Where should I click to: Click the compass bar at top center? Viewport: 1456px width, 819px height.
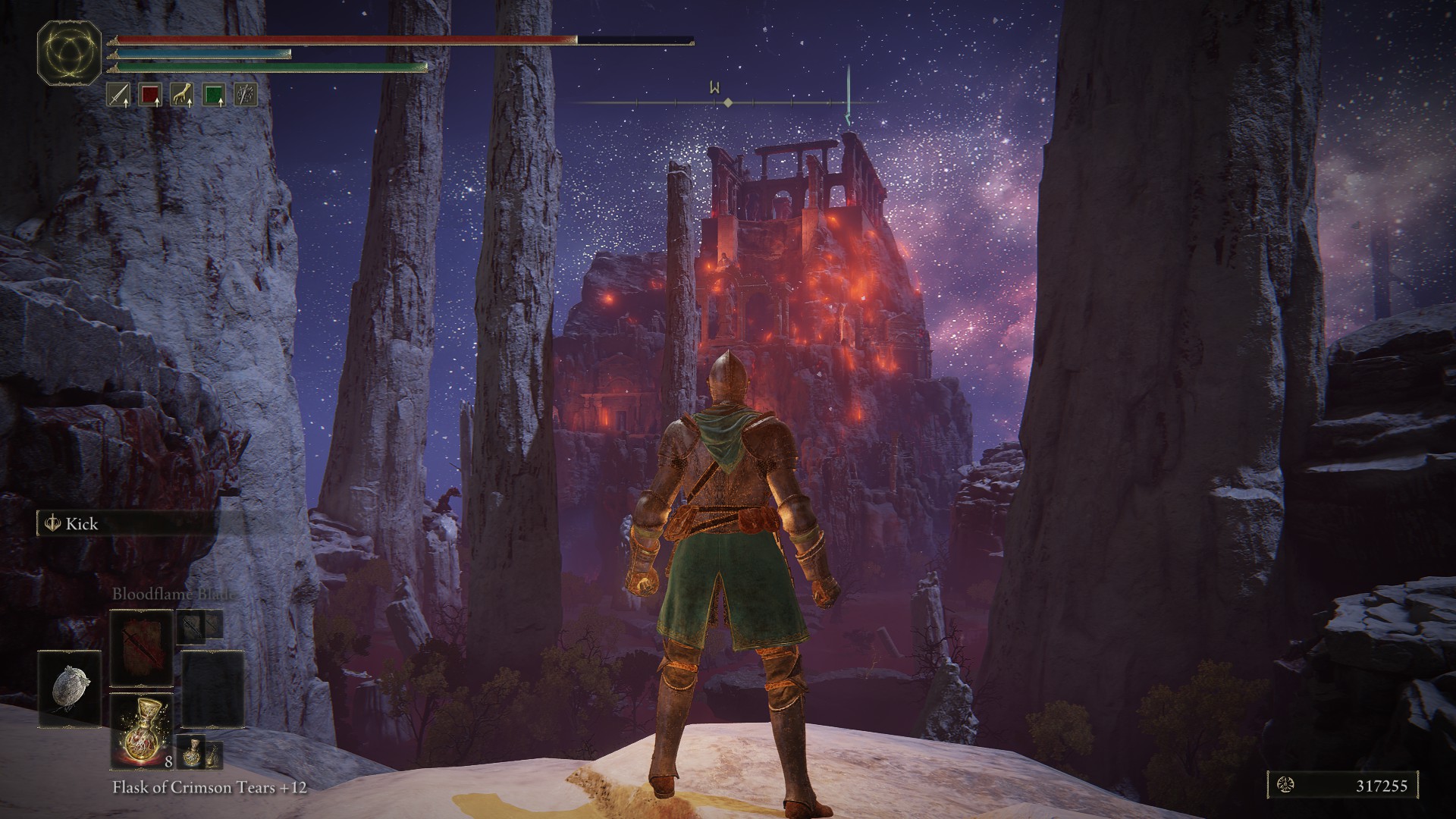pos(726,102)
